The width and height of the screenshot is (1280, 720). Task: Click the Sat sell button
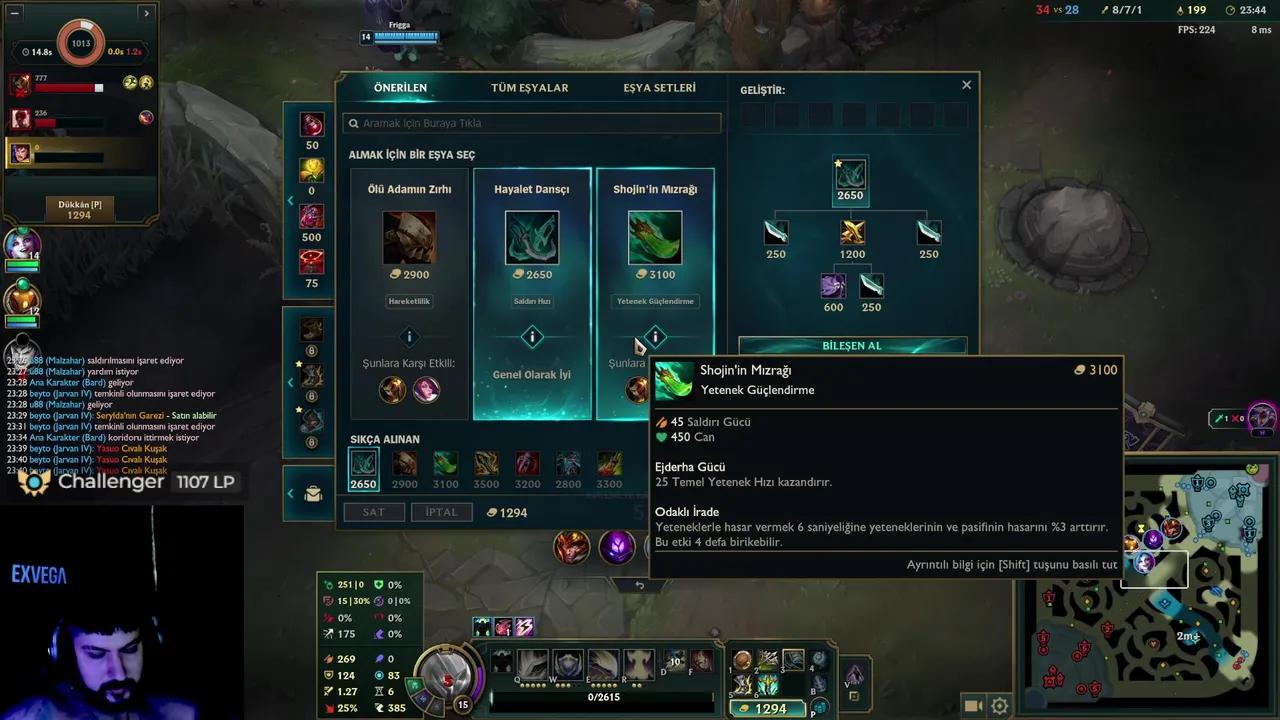point(373,512)
